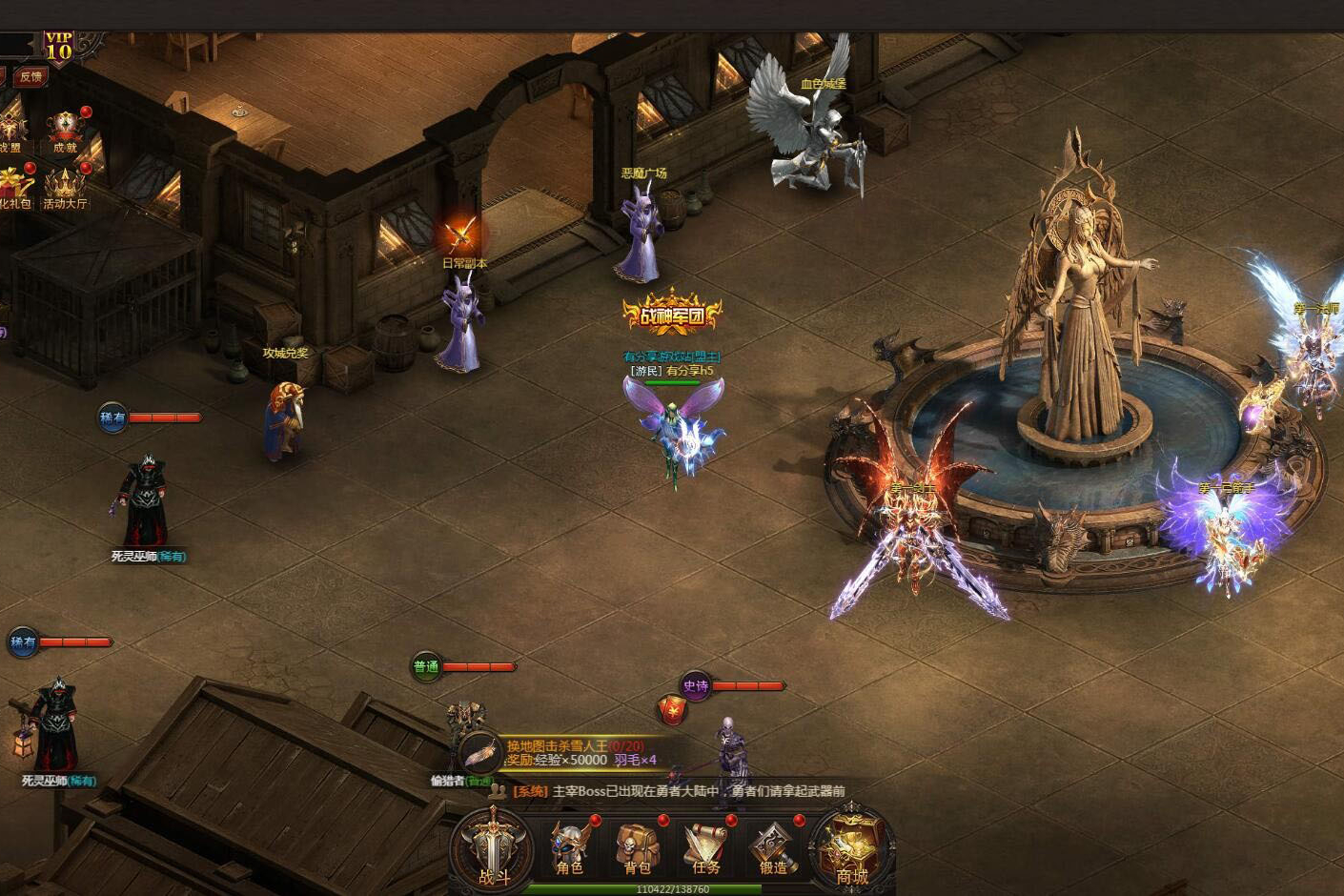Viewport: 1344px width, 896px height.
Task: Open the 战盟 guild icon
Action: coord(10,131)
